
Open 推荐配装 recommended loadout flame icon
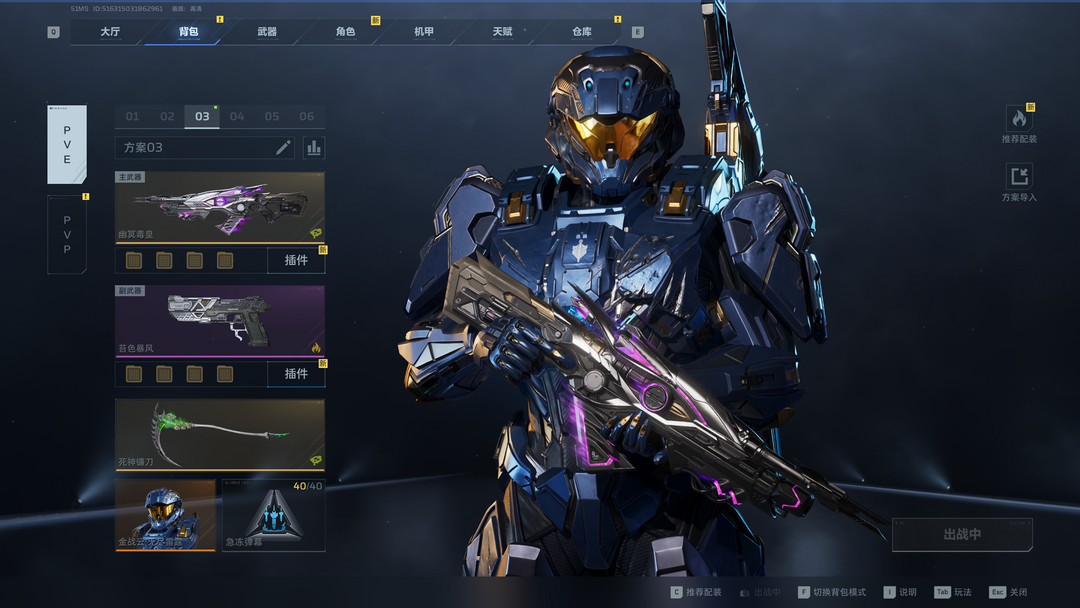pos(1019,121)
